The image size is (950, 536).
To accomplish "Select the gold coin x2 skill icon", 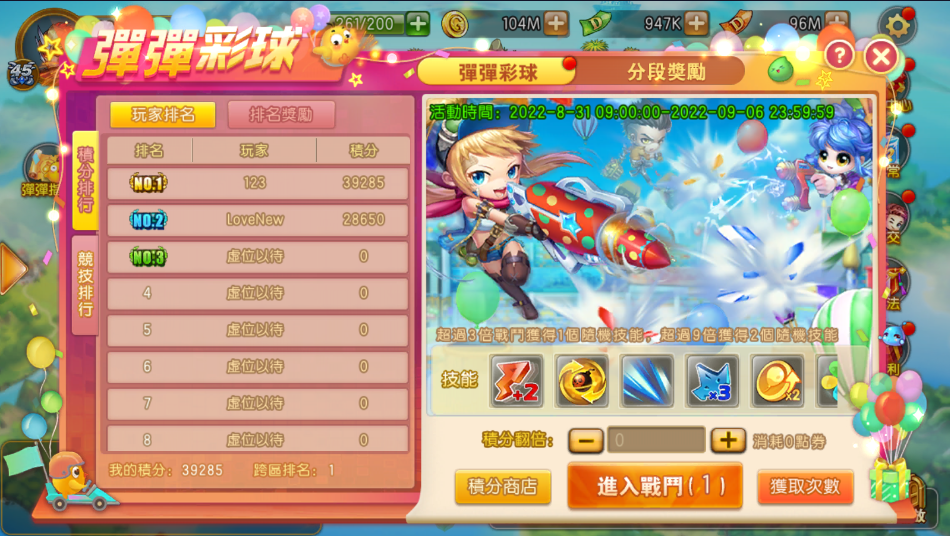I will (x=778, y=380).
